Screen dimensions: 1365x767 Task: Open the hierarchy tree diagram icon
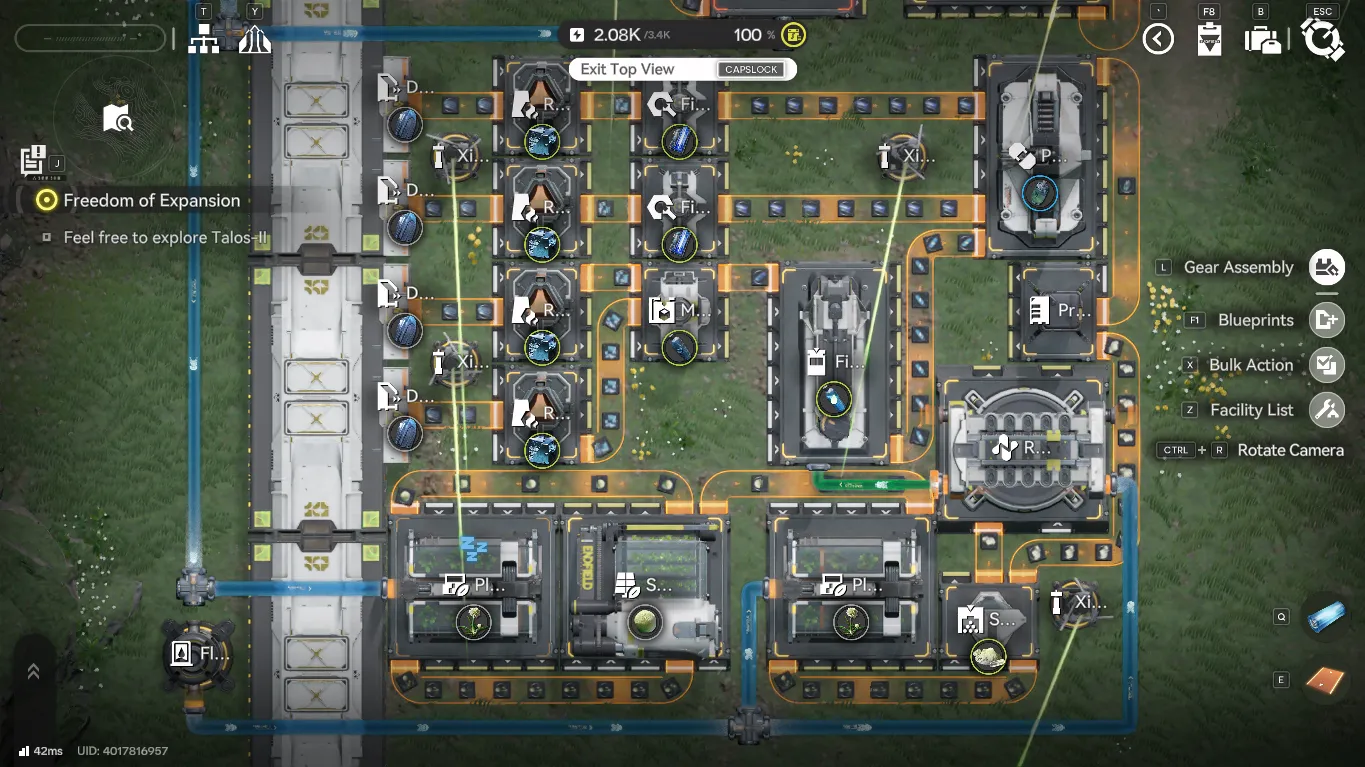204,40
